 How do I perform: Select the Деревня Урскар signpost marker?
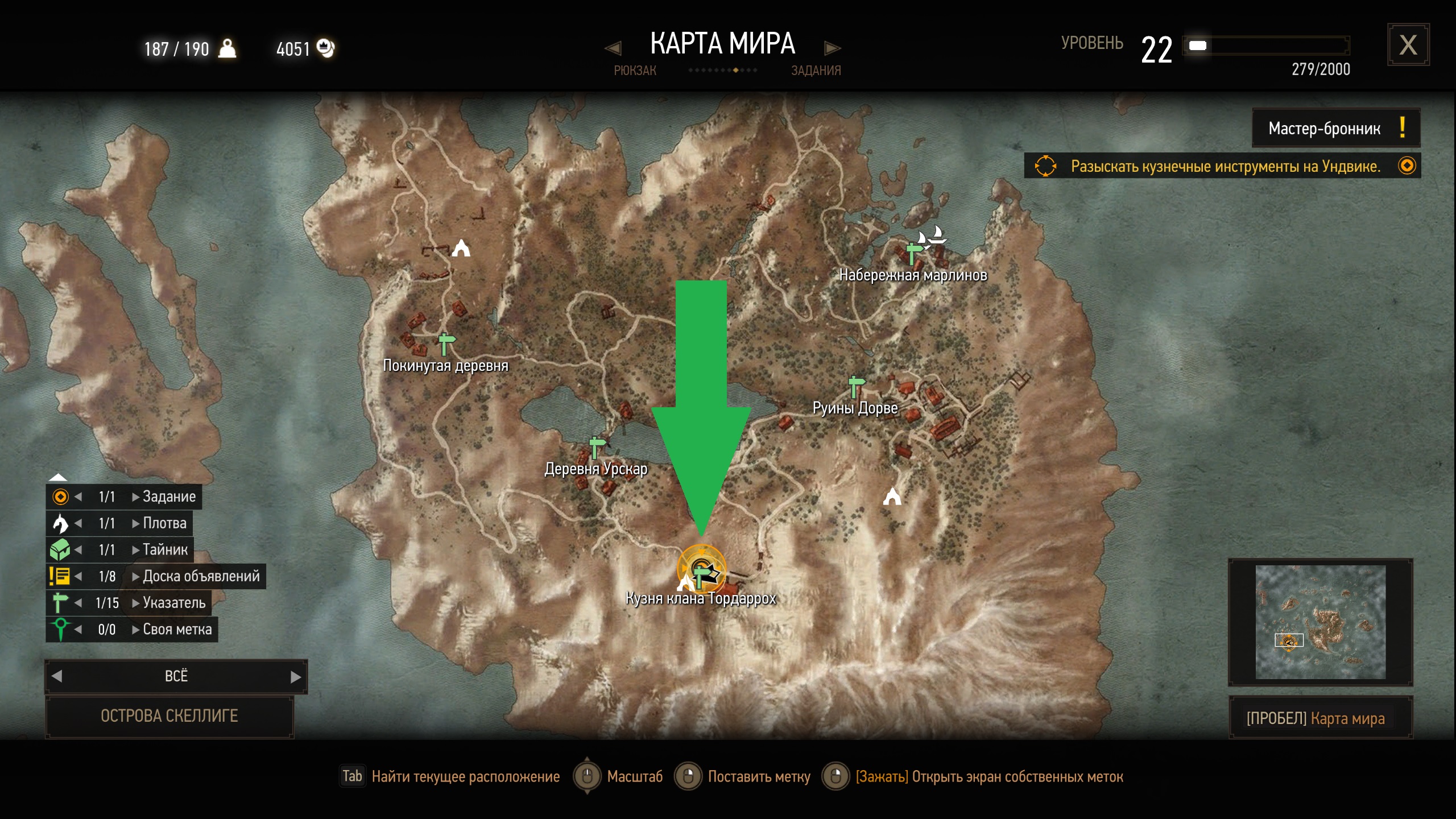click(595, 447)
